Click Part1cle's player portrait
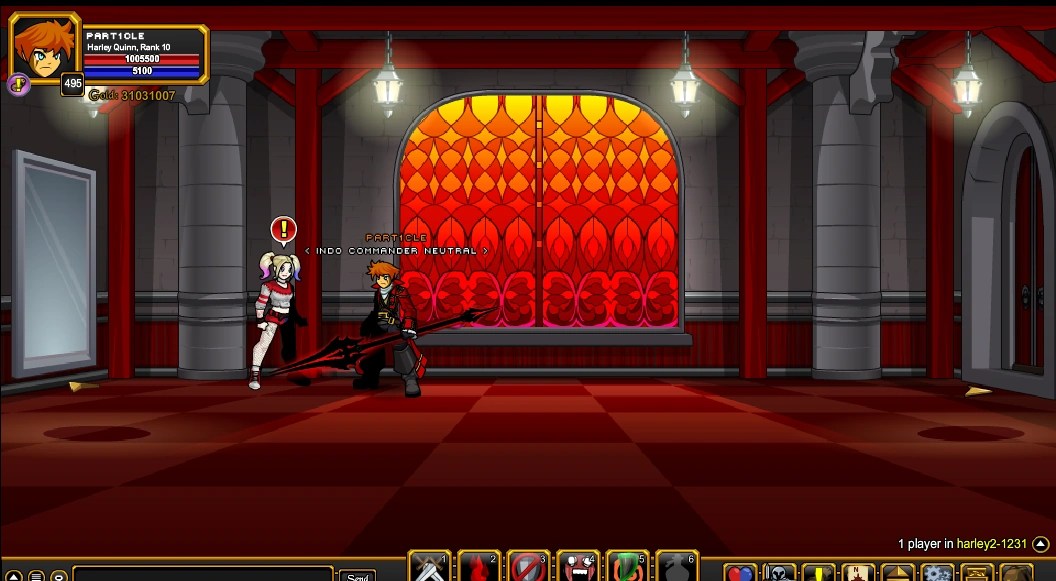 45,49
